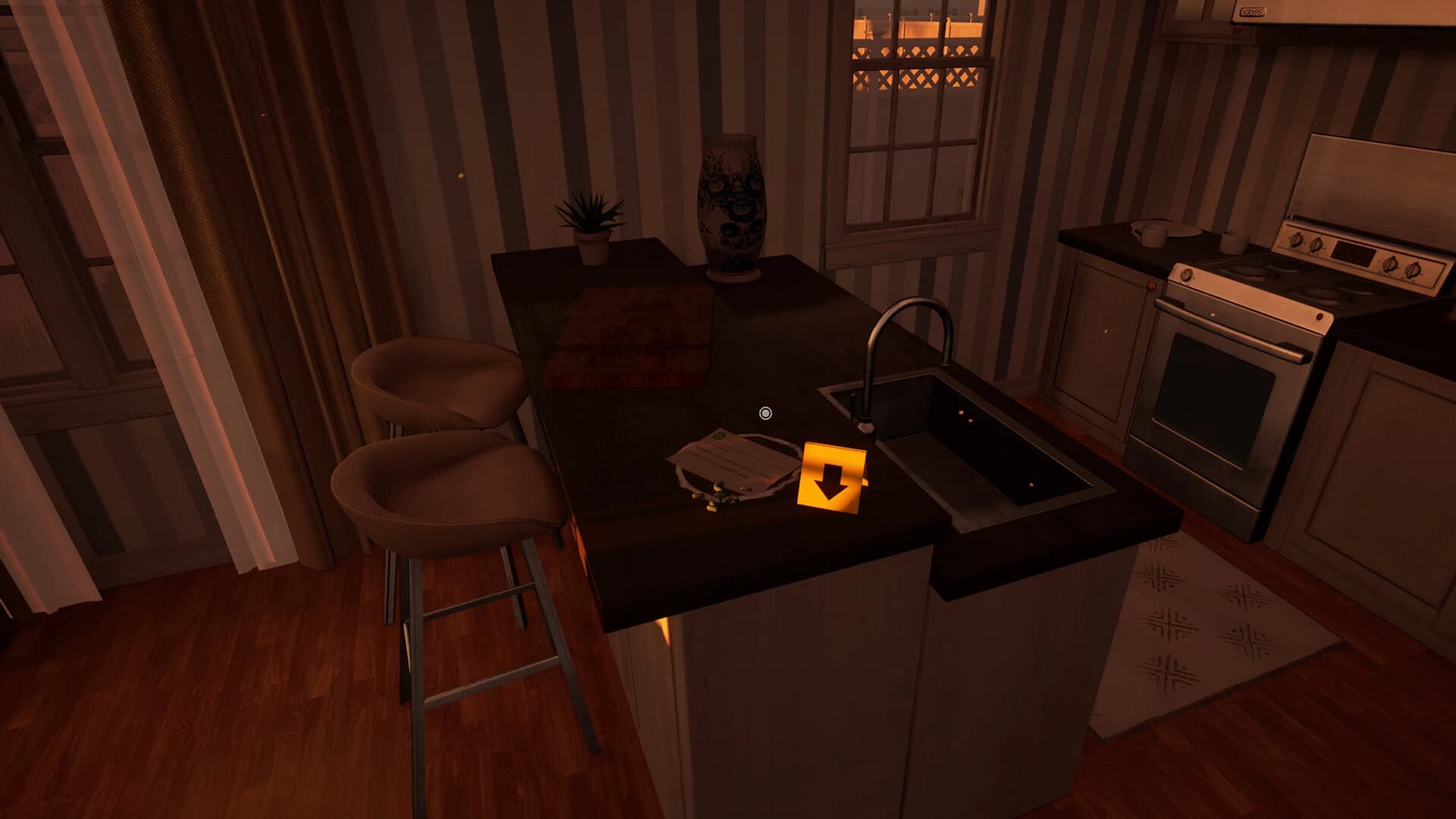
Task: Click the blue patterned vase
Action: click(x=730, y=199)
